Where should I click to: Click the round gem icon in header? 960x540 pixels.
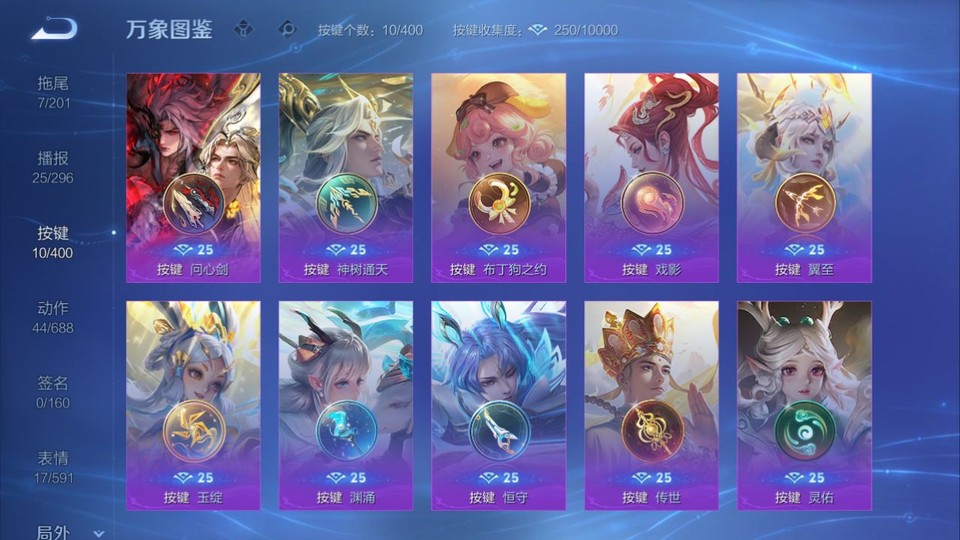point(287,29)
